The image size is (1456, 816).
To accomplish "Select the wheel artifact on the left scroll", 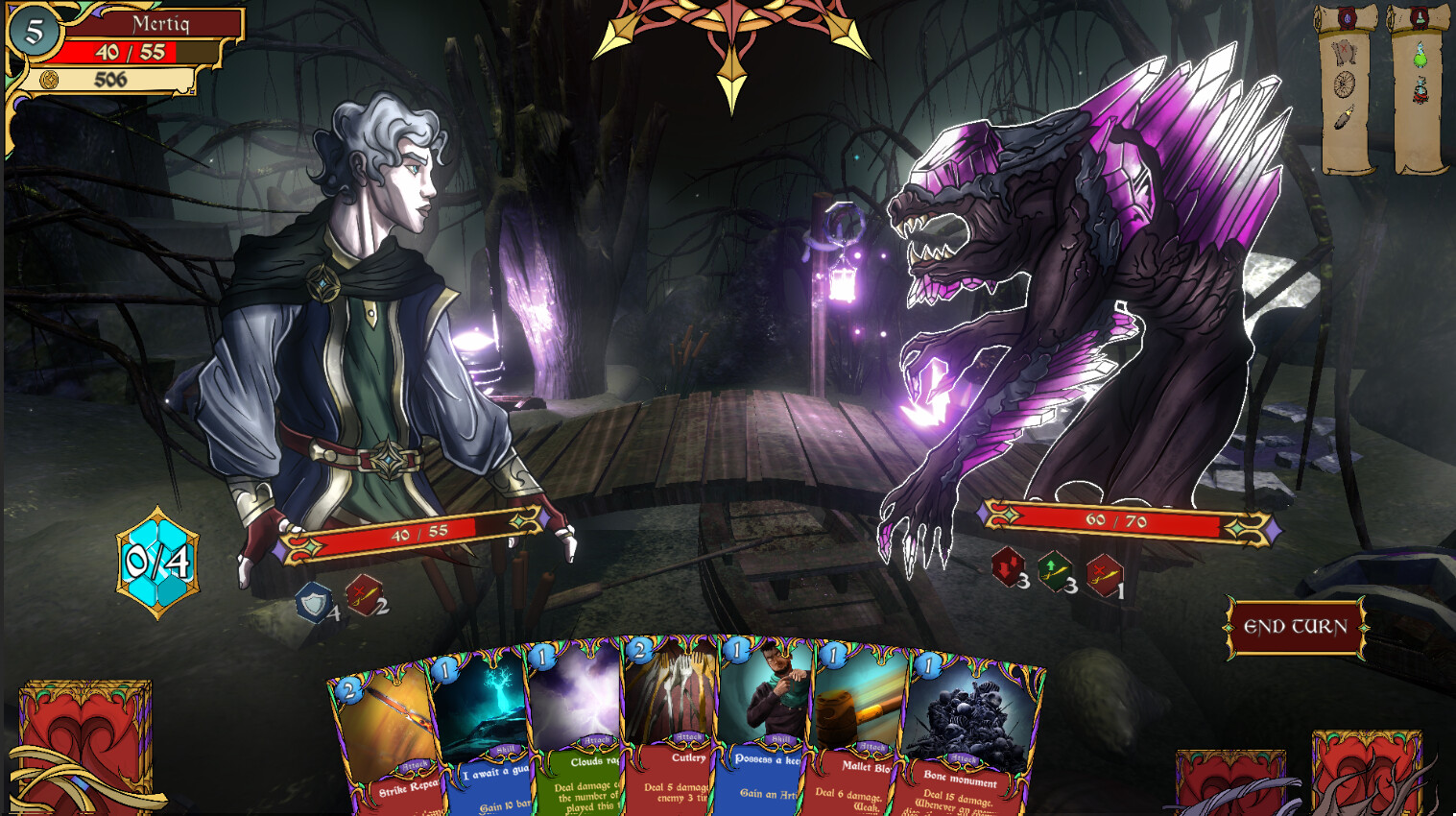I will point(1345,84).
